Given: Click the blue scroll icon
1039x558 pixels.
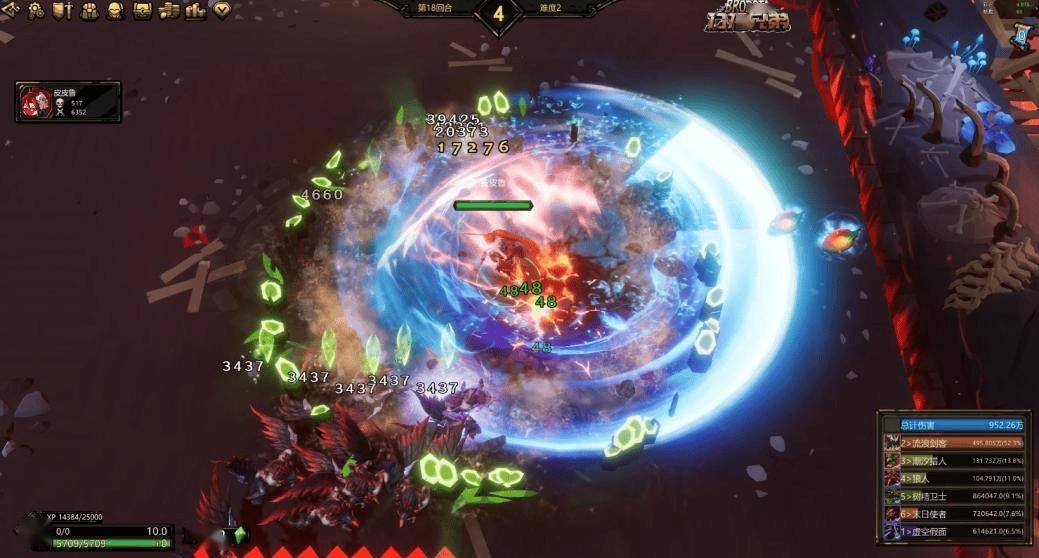Looking at the screenshot, I should click(x=1022, y=37).
